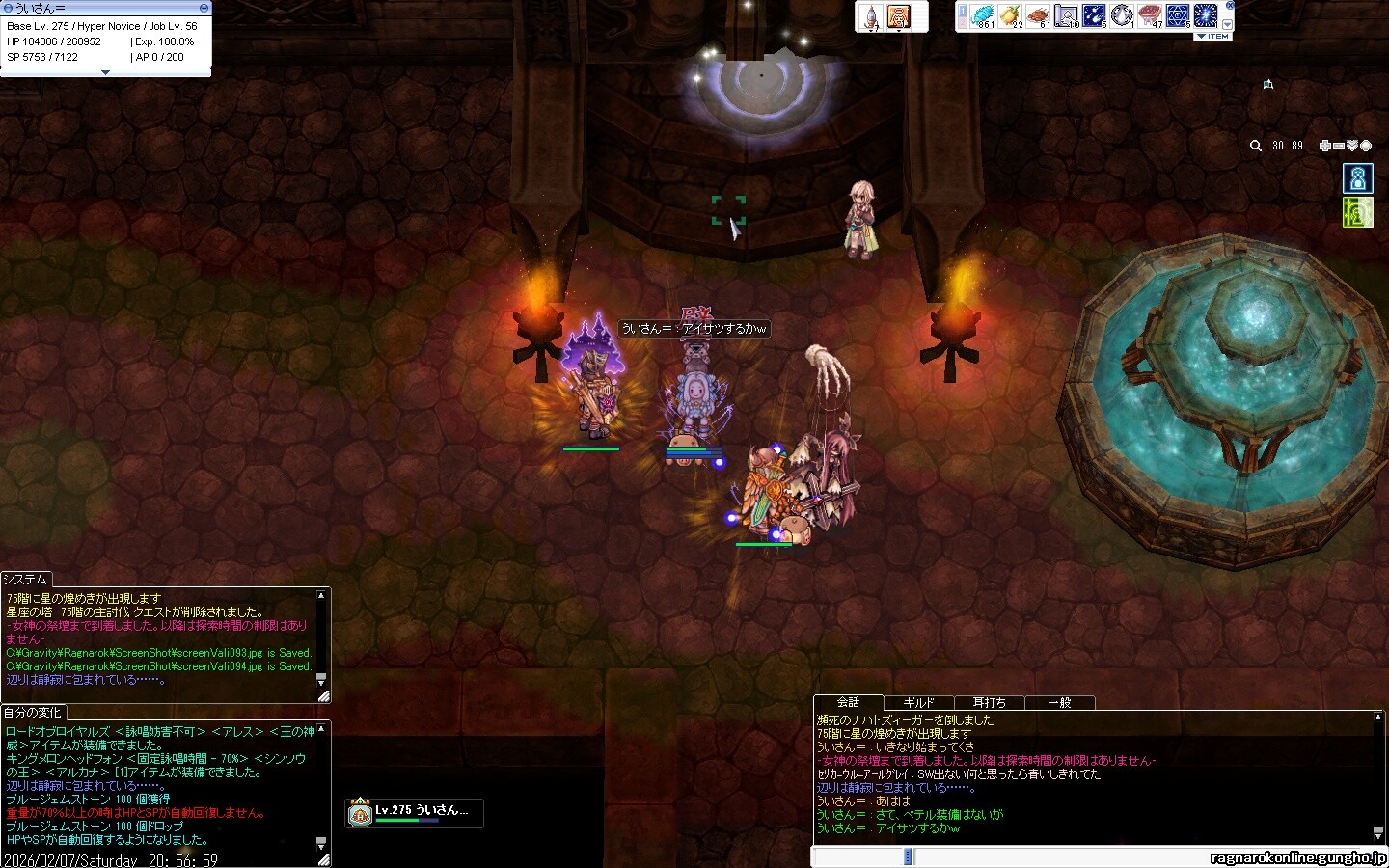This screenshot has height=868, width=1389.
Task: Use the yellow fruit item in the hotbar
Action: [x=1010, y=15]
